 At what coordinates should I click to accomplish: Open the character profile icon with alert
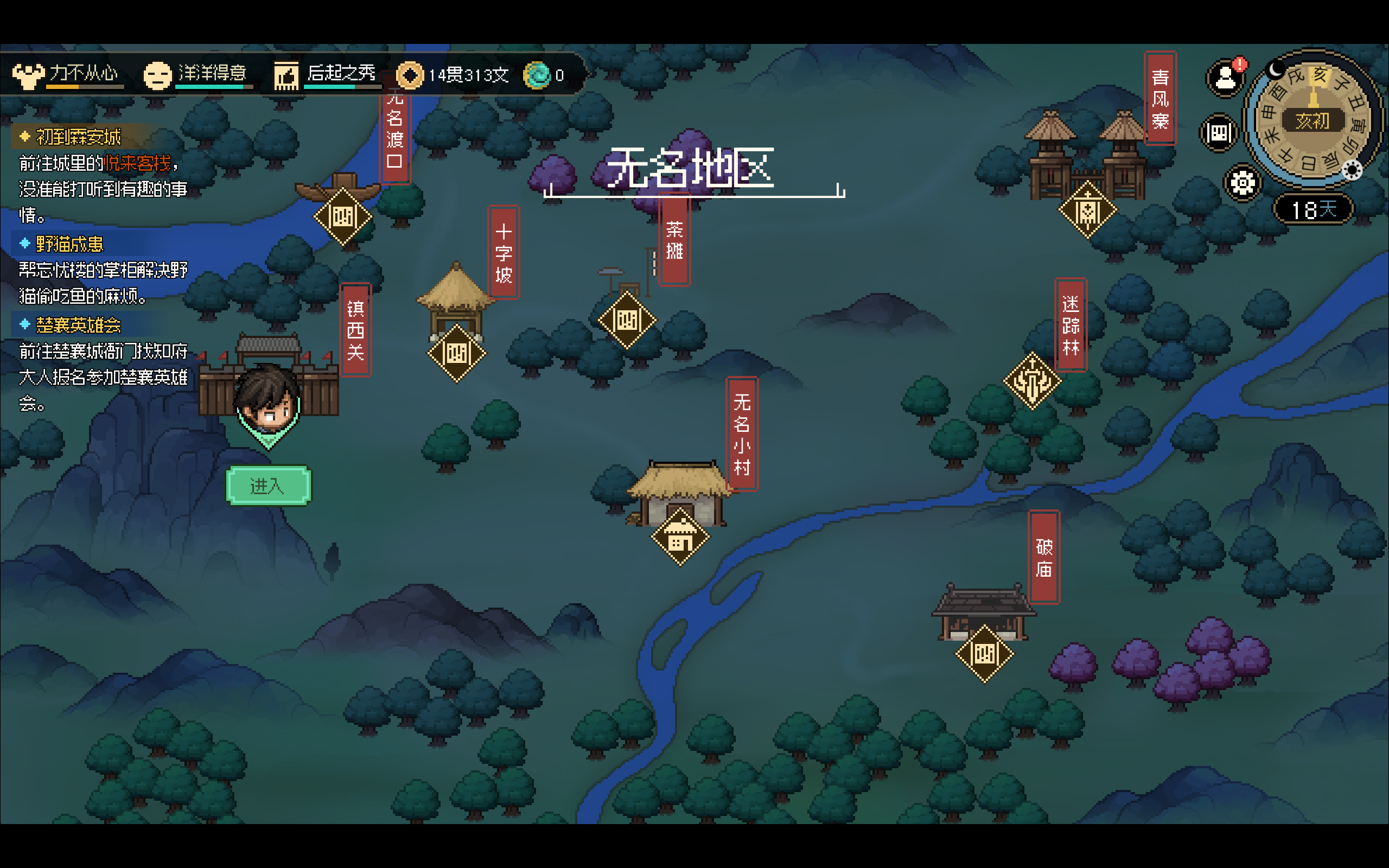pos(1226,78)
